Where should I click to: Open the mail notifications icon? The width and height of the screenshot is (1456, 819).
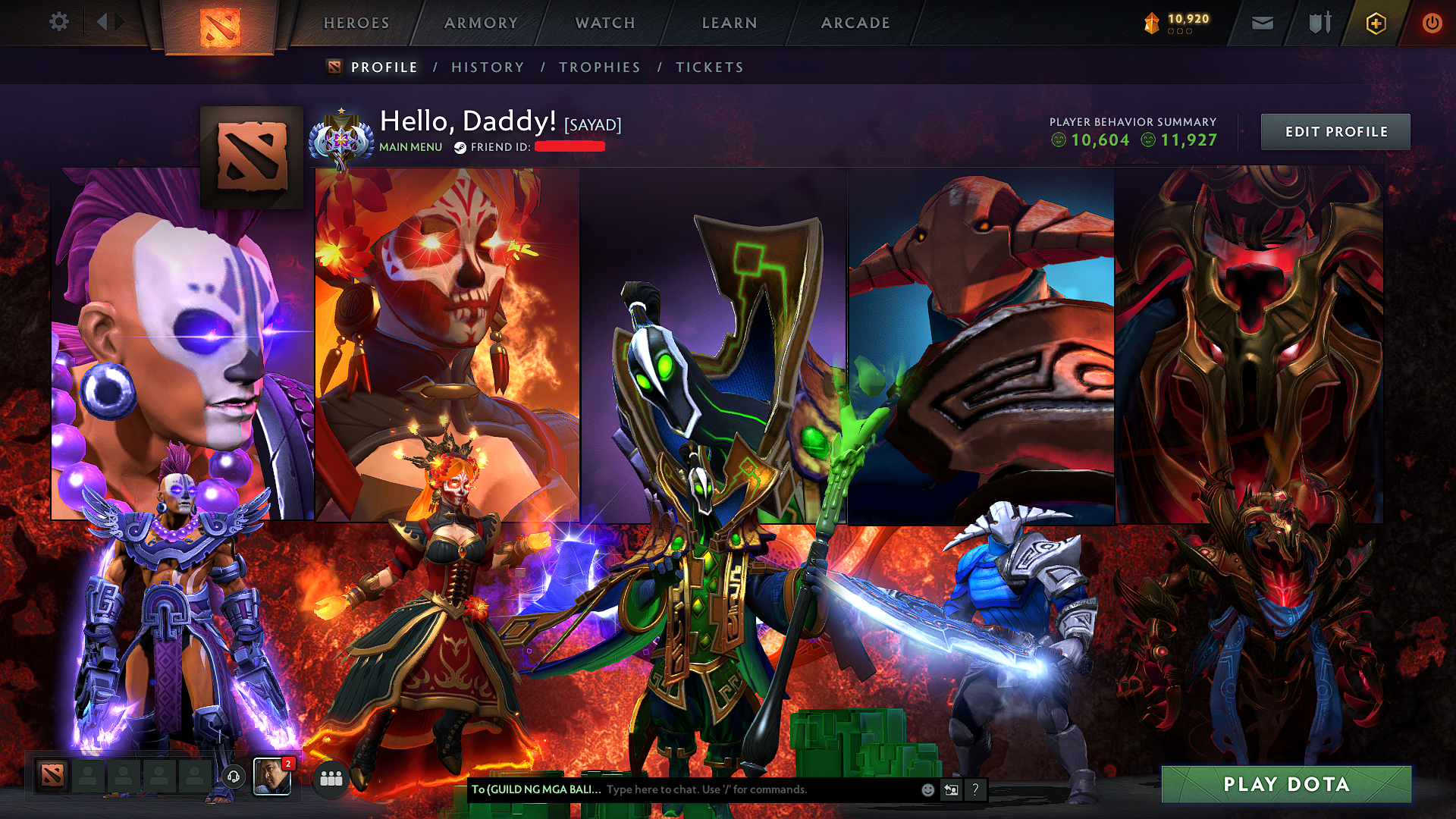pyautogui.click(x=1262, y=23)
